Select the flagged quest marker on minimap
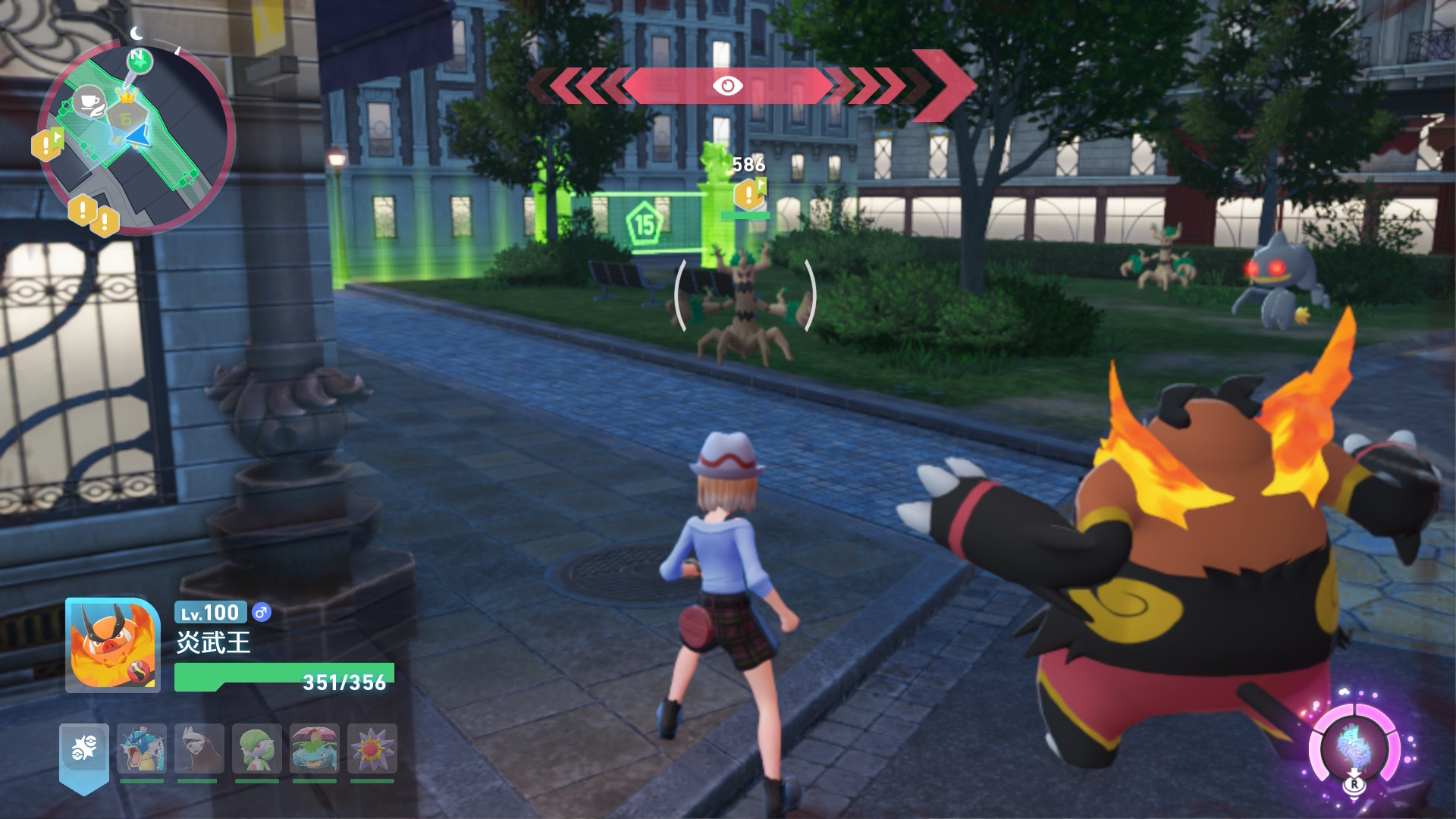Screen dimensions: 1456x819 [47, 144]
